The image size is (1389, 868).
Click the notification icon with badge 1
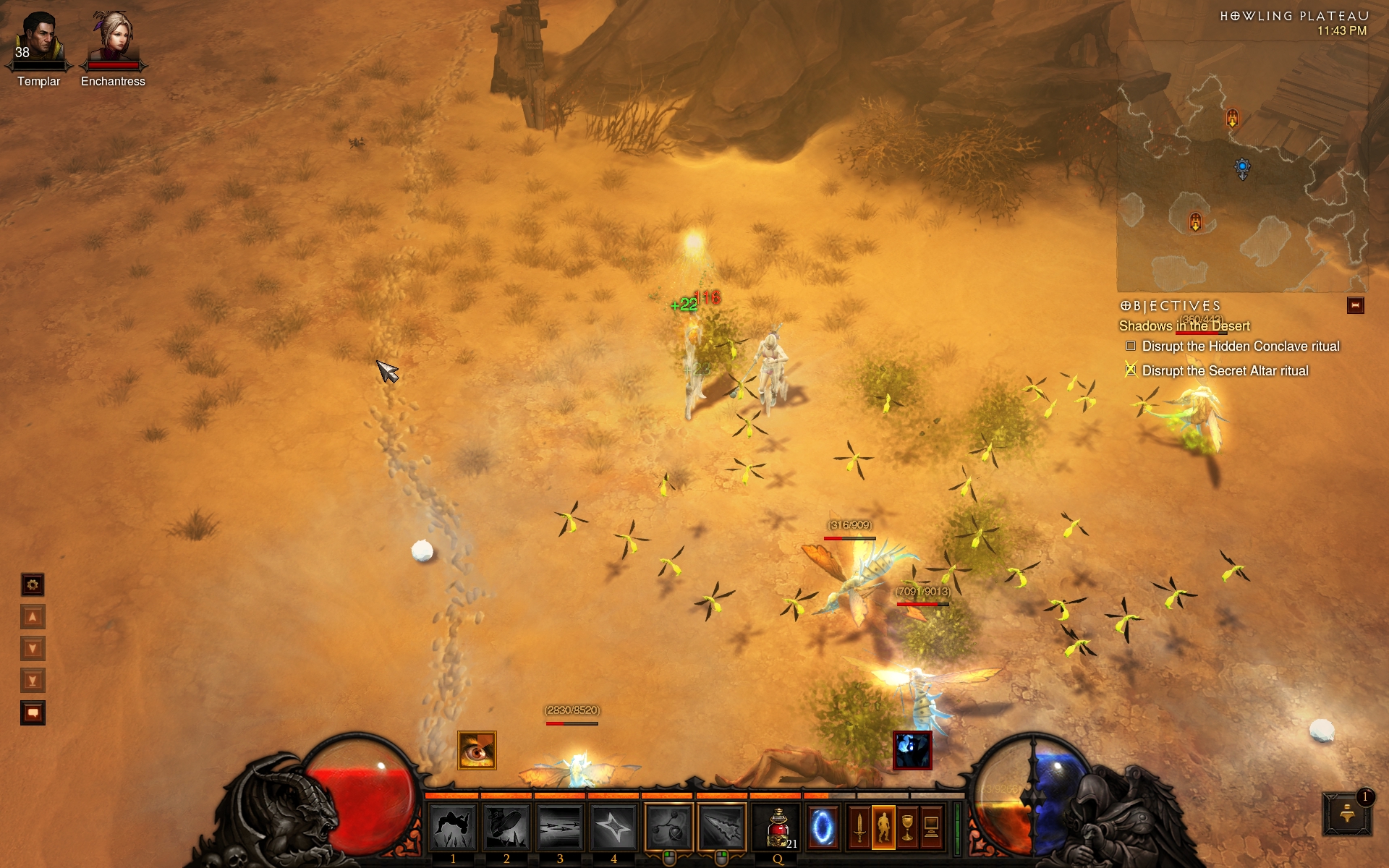(1347, 814)
